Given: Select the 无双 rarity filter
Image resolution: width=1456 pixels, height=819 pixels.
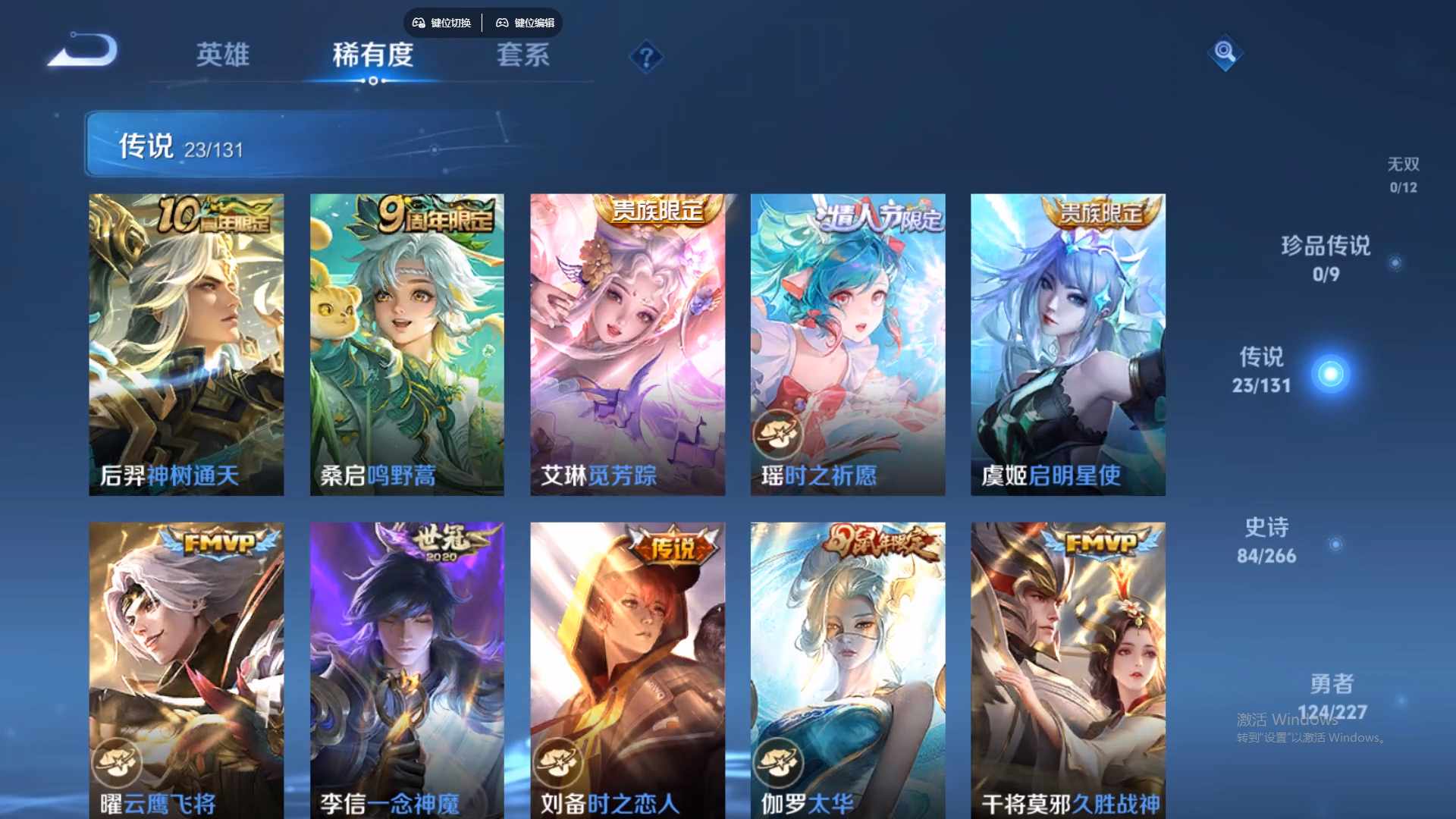Looking at the screenshot, I should [1401, 174].
